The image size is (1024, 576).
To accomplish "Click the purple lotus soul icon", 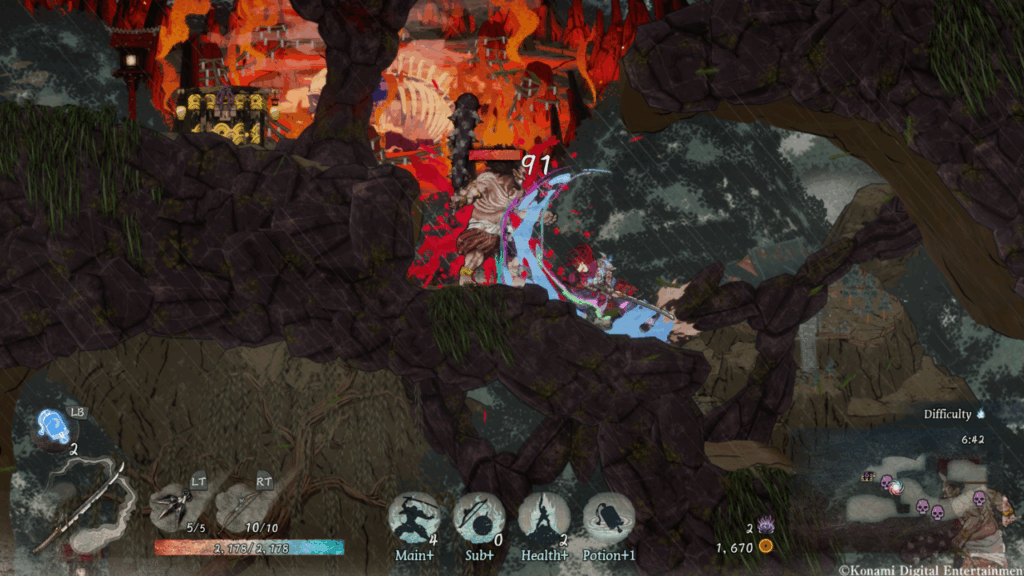I will point(765,527).
